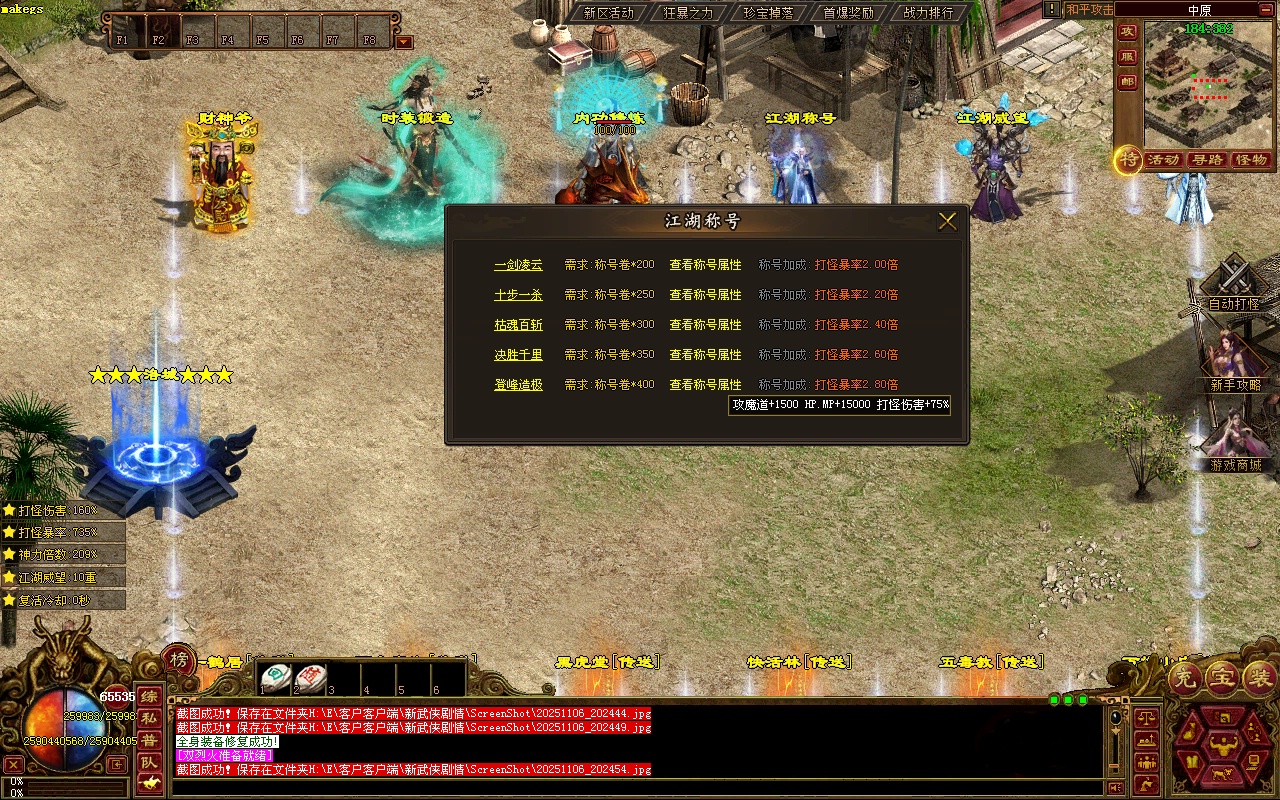Open the 充 recharge round button
The height and width of the screenshot is (800, 1280).
pyautogui.click(x=1184, y=679)
